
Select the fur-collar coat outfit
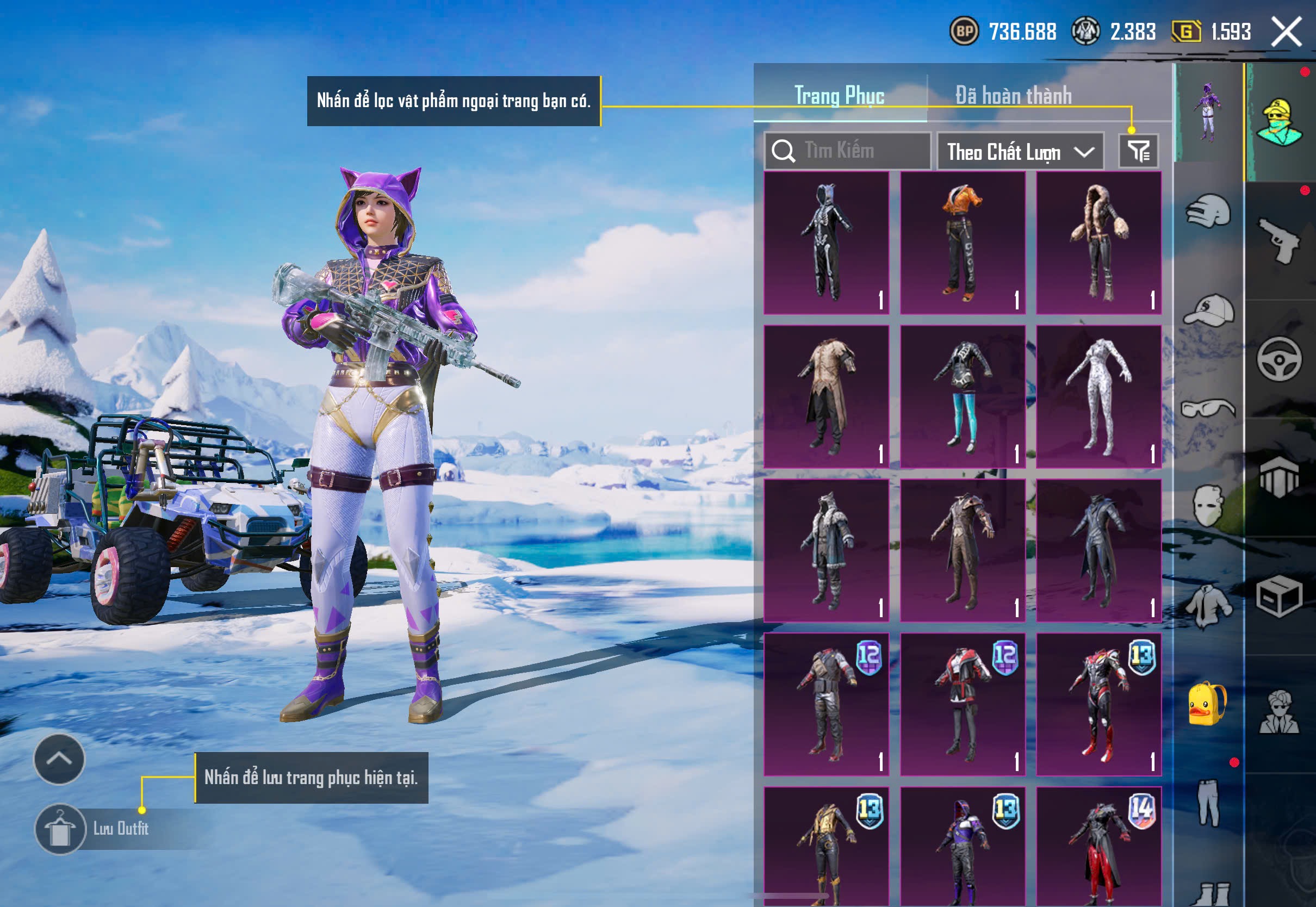[1098, 243]
